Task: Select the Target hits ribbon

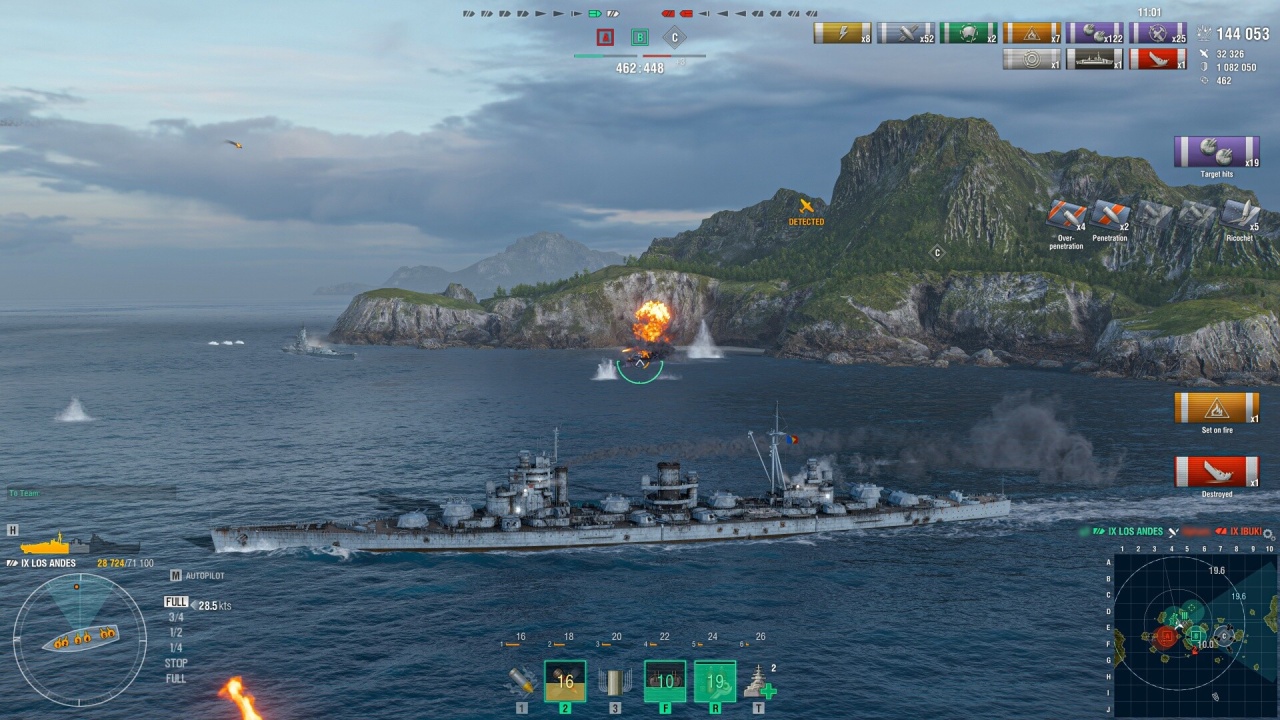Action: click(1216, 152)
